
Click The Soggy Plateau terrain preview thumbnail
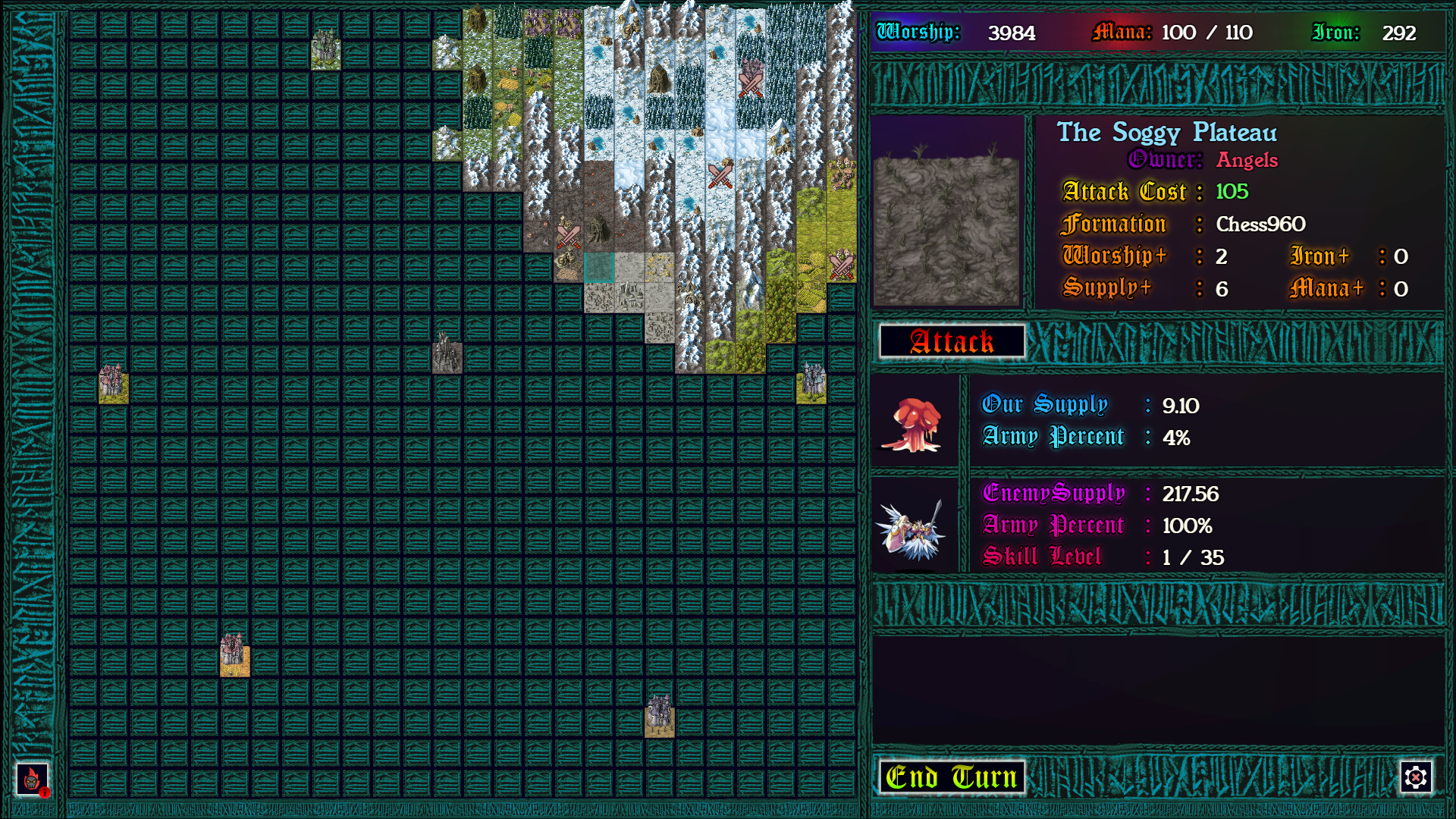(946, 210)
